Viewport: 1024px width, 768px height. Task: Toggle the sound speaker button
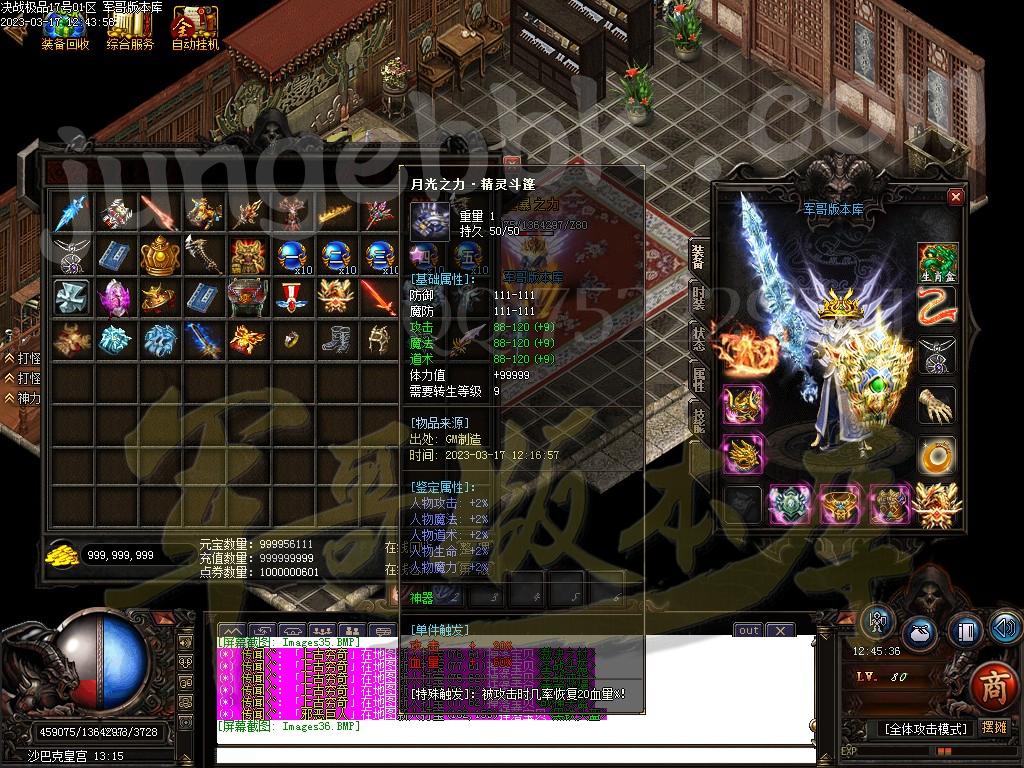click(x=1005, y=628)
